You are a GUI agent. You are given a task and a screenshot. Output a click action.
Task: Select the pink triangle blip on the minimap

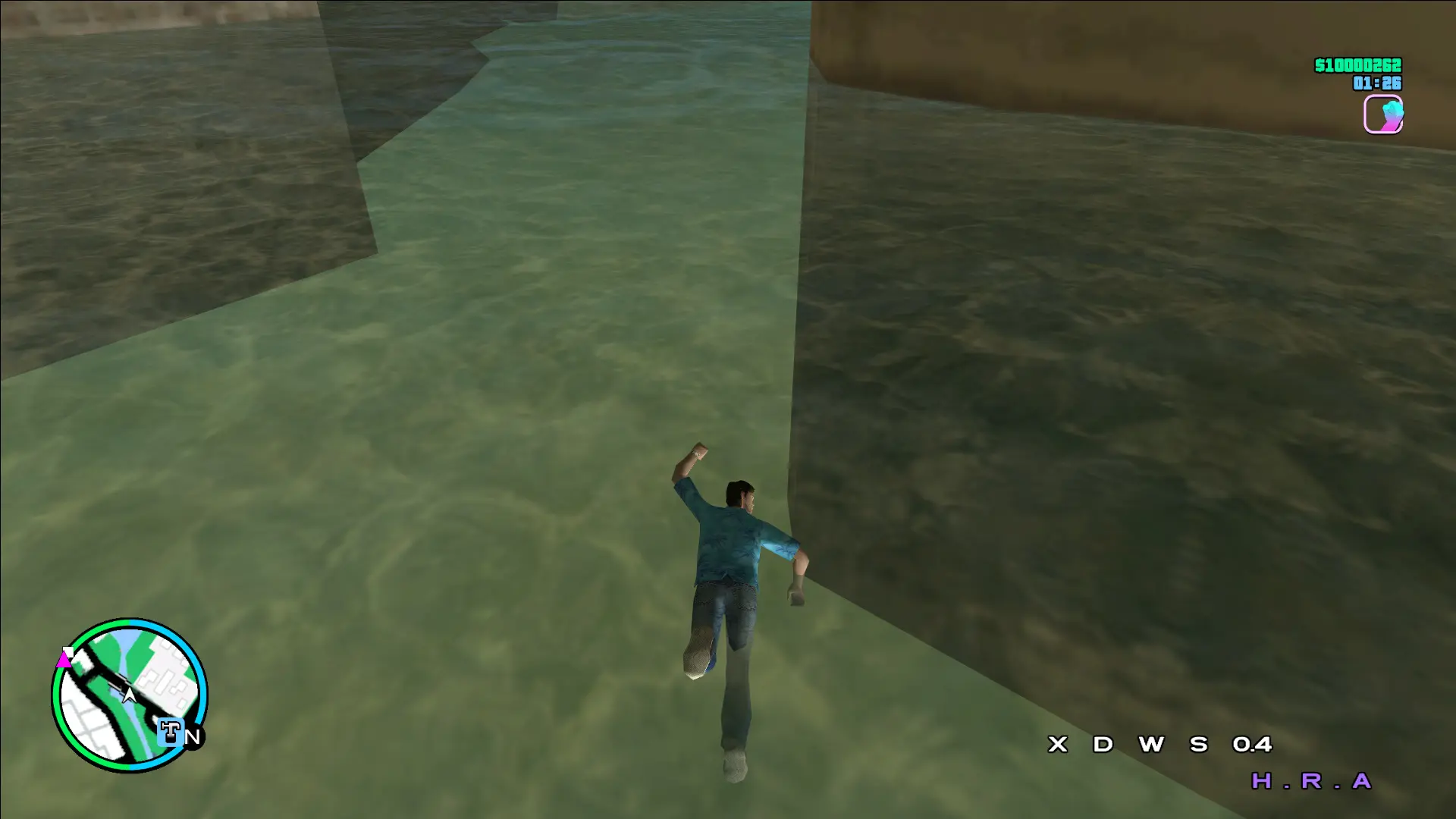coord(64,661)
